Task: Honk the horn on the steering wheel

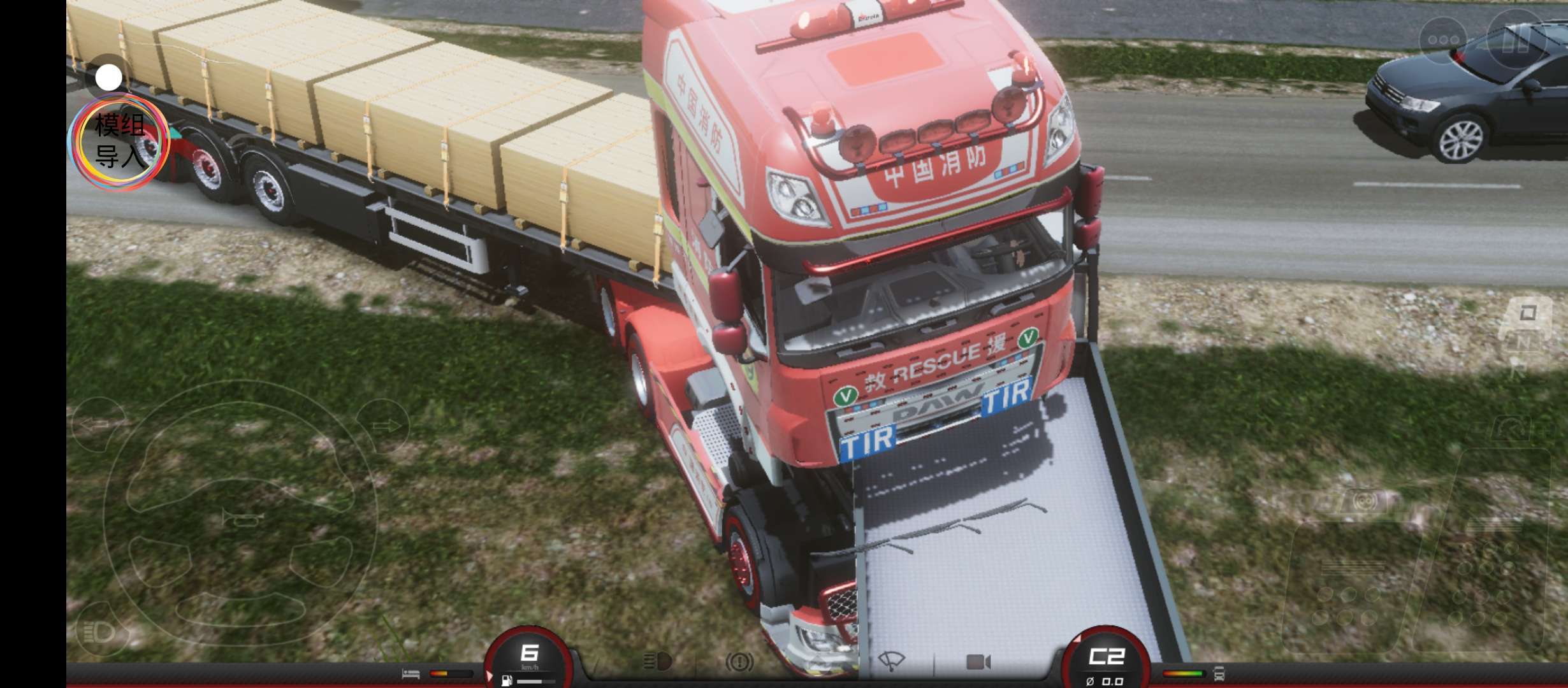Action: pos(242,519)
